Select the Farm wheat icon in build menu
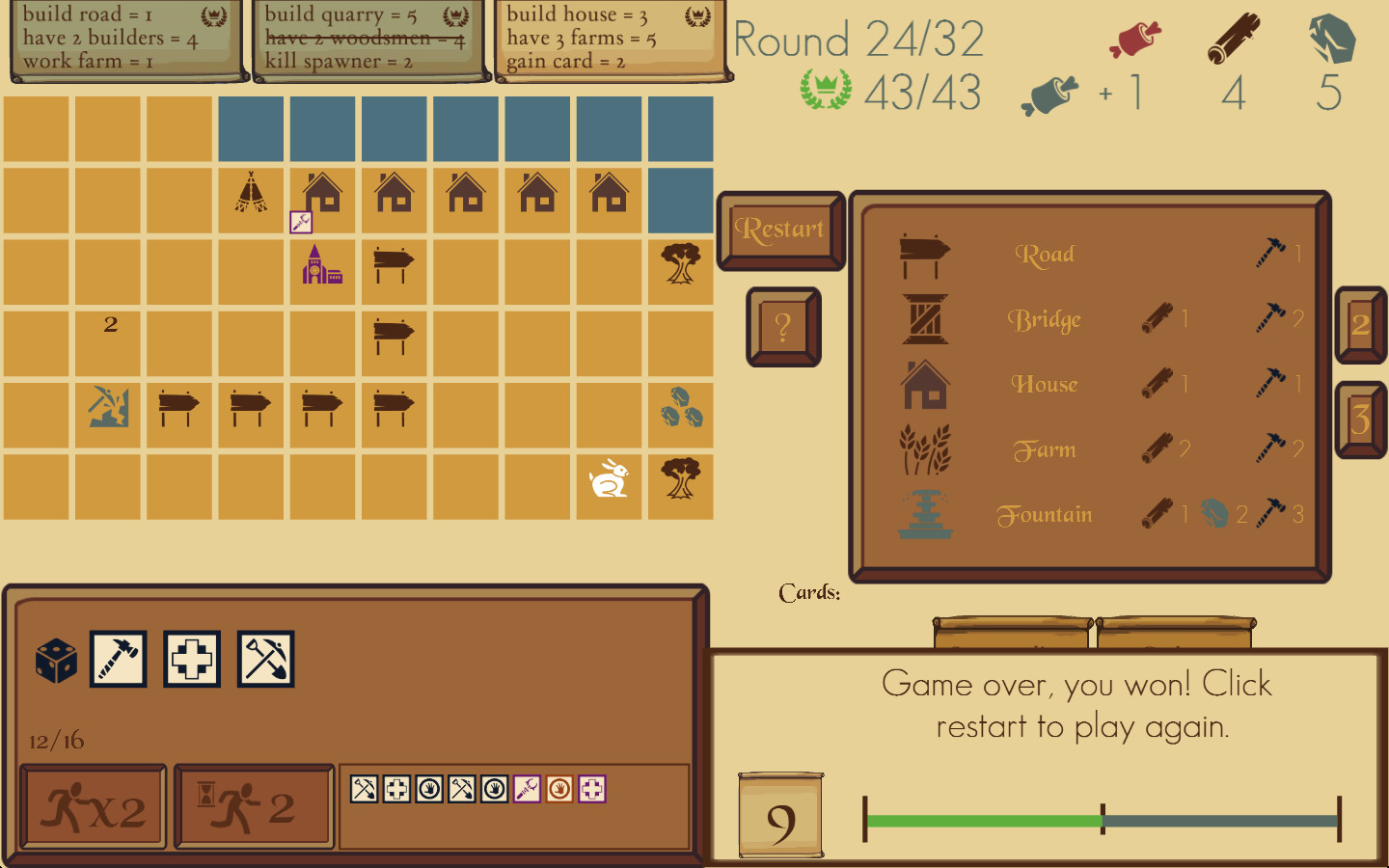 point(924,448)
